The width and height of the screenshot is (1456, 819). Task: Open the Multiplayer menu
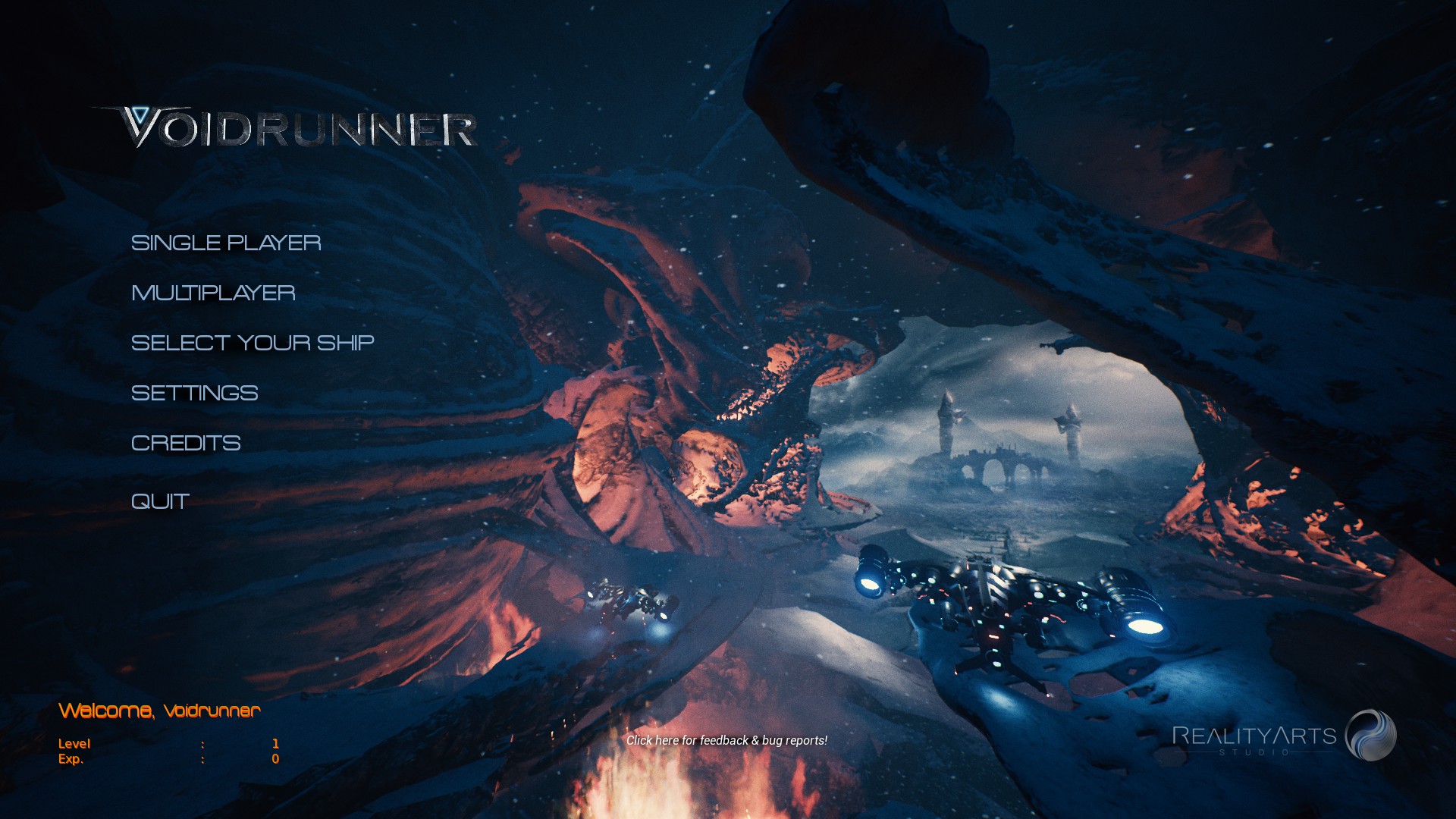213,293
